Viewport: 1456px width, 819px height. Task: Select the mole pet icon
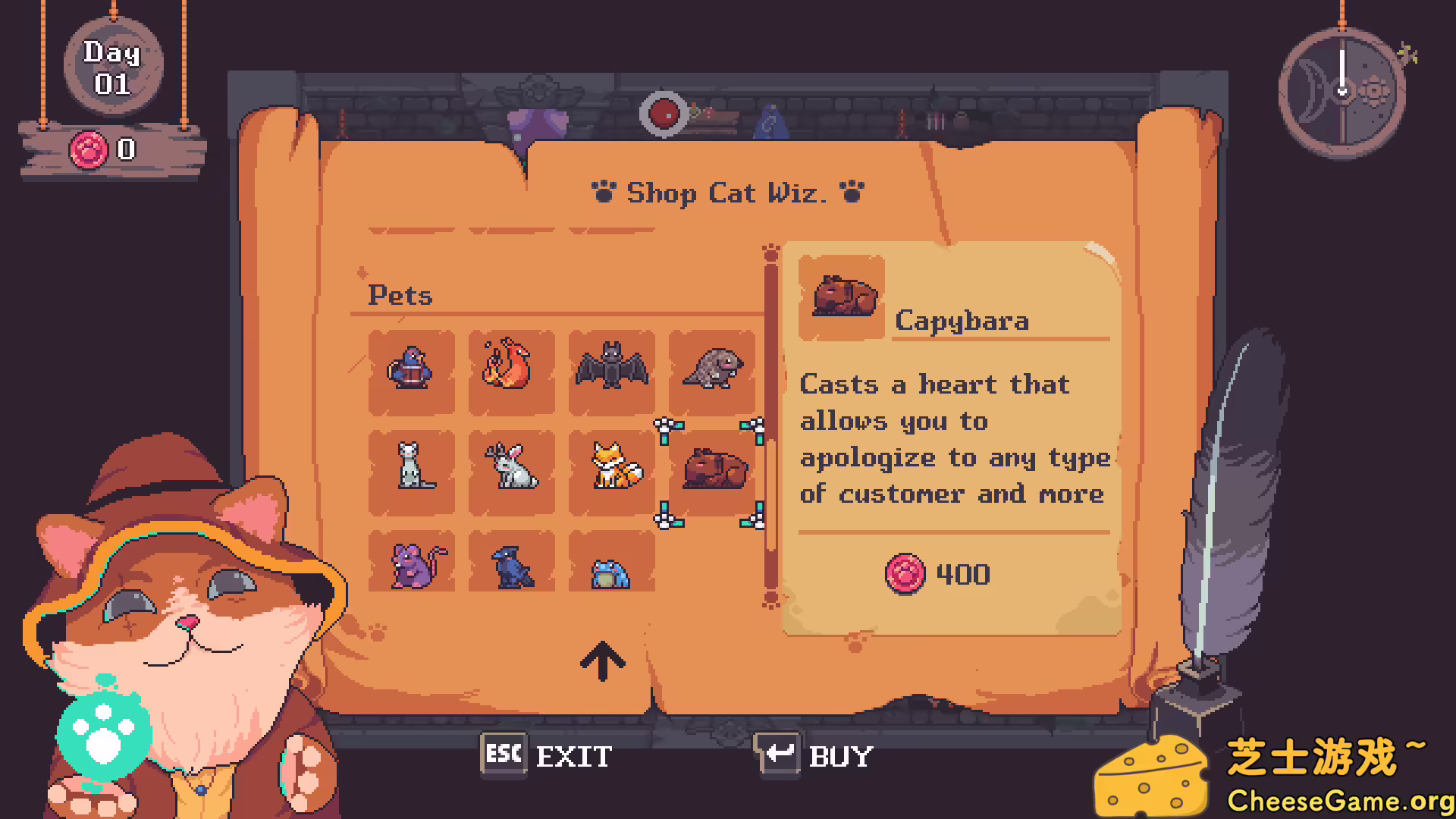(x=712, y=372)
